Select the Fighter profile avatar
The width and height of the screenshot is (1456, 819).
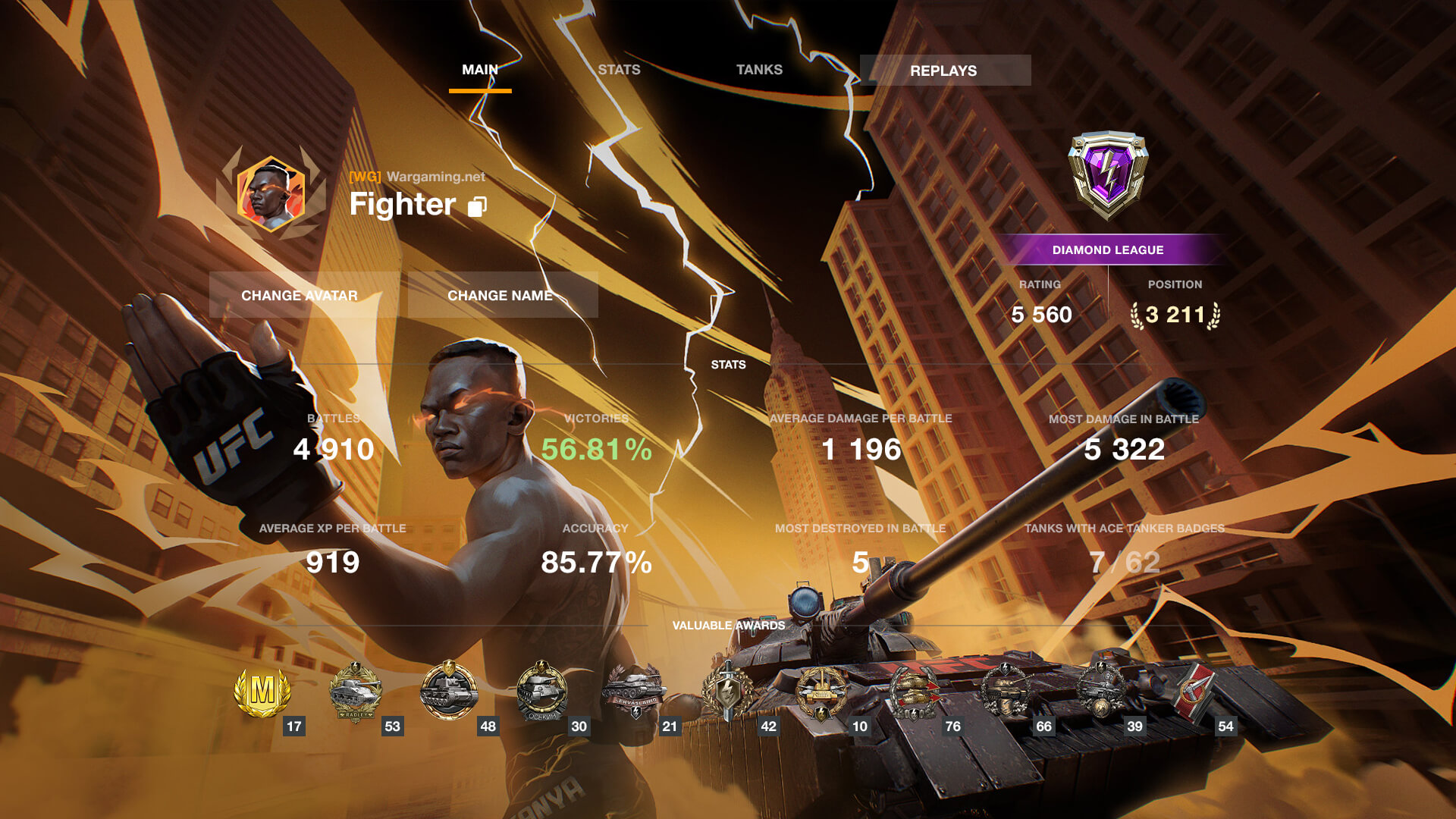[271, 193]
